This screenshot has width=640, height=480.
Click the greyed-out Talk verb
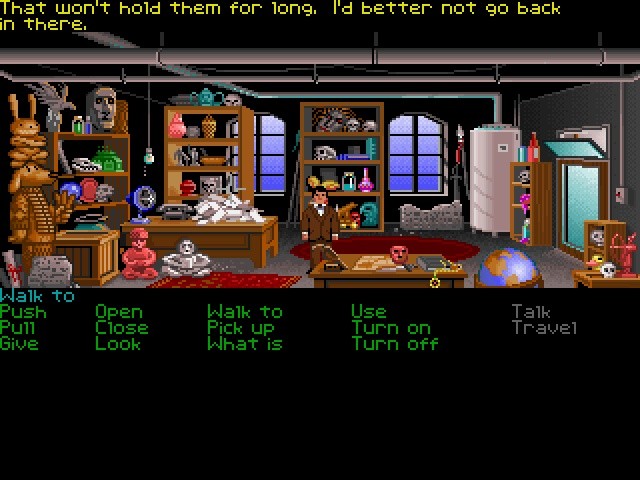point(530,312)
